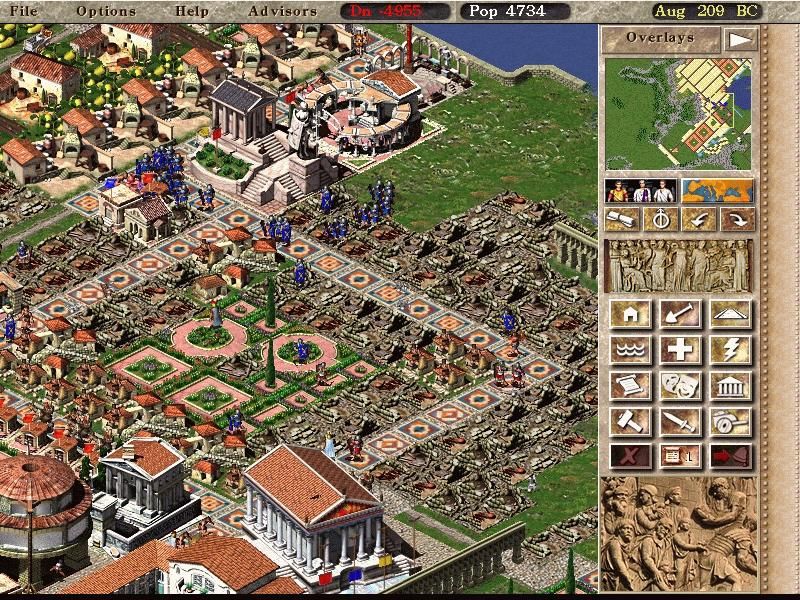This screenshot has width=800, height=600.
Task: Open water structures build menu
Action: coord(630,350)
